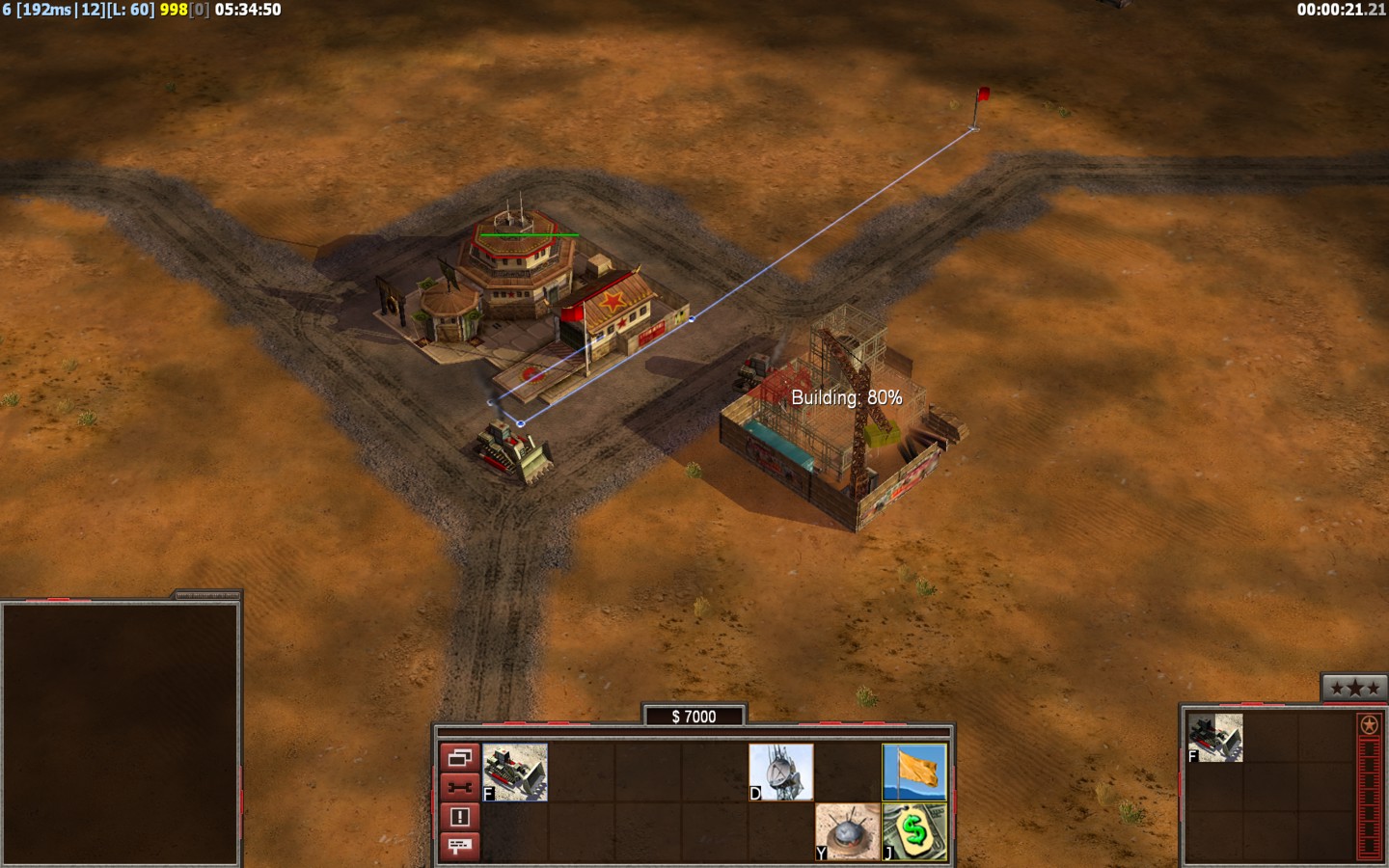Viewport: 1389px width, 868px height.
Task: Click the wrench-shaped sidebar button
Action: coord(459,787)
